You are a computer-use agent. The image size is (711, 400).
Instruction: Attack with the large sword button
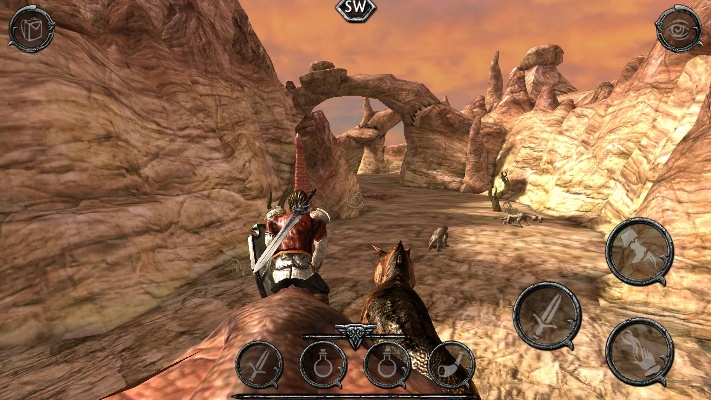[547, 315]
